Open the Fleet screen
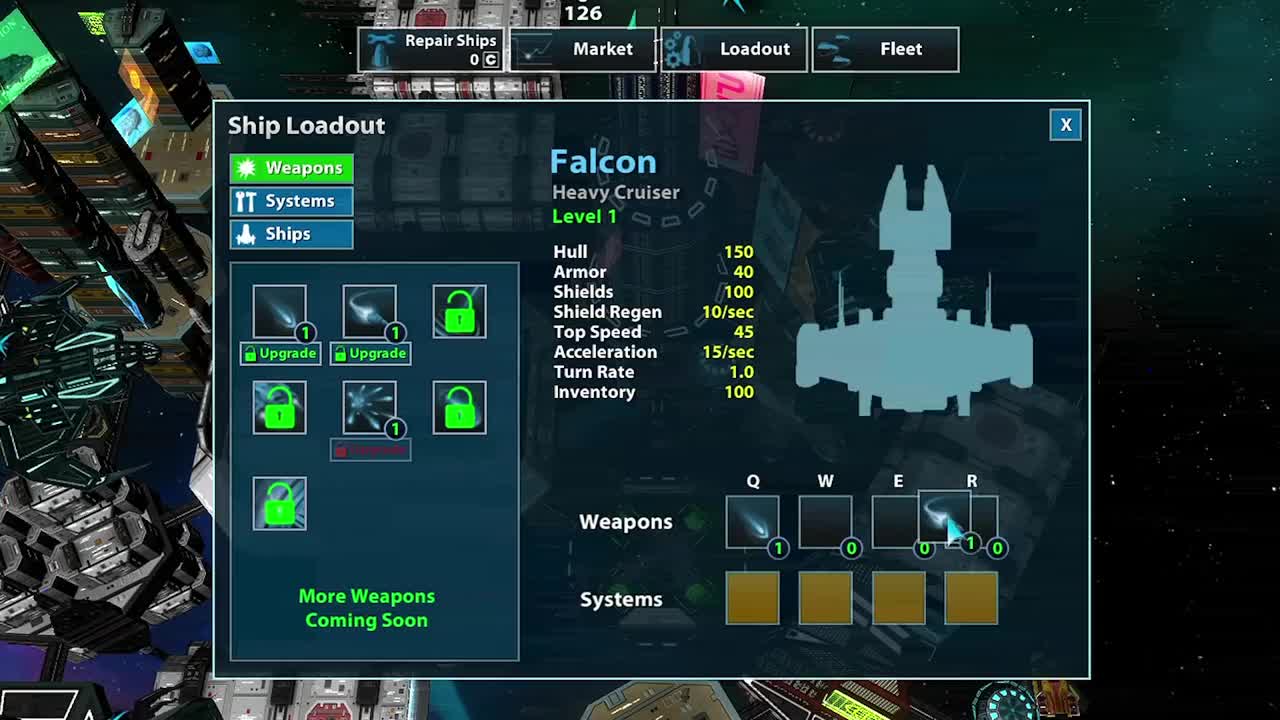The width and height of the screenshot is (1280, 720). click(x=885, y=49)
